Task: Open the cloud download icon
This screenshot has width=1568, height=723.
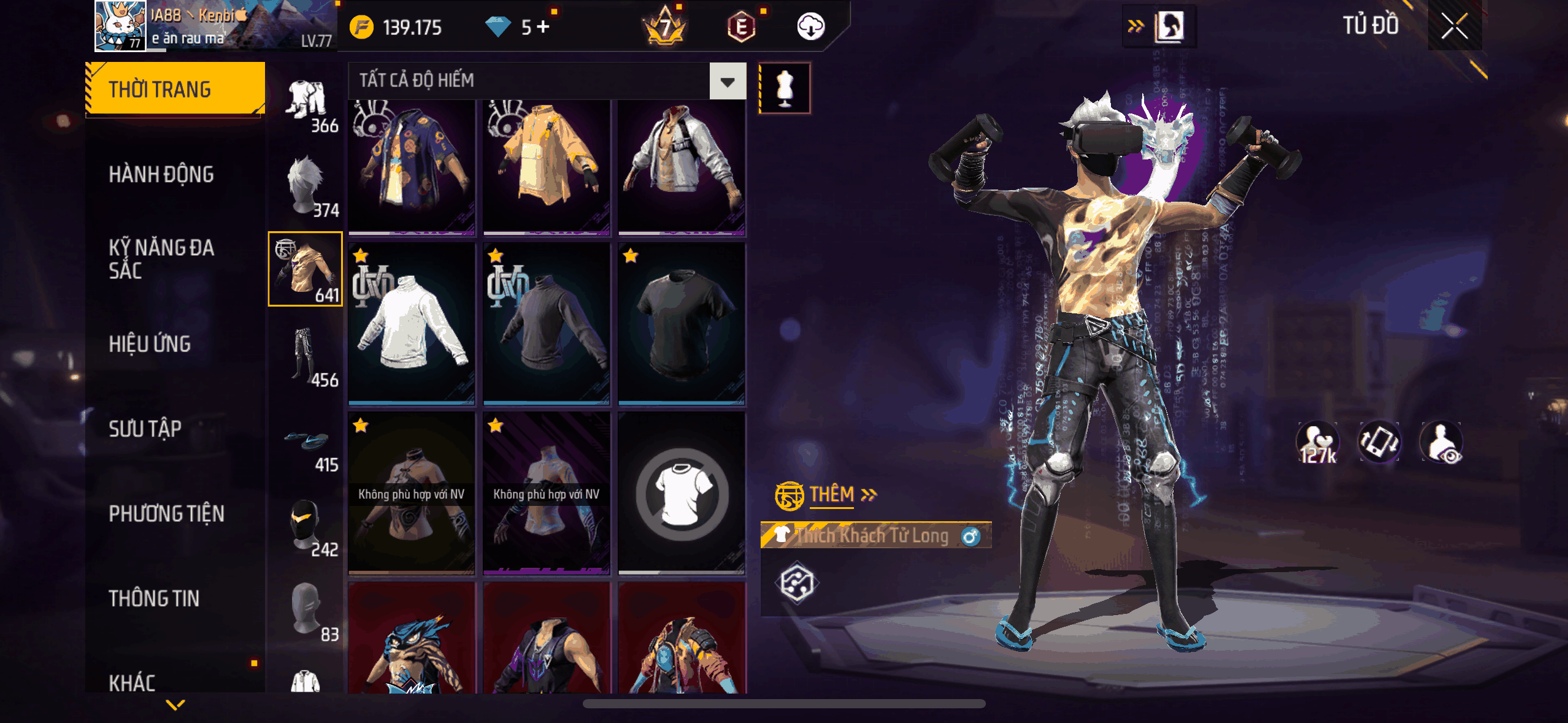Action: tap(810, 27)
